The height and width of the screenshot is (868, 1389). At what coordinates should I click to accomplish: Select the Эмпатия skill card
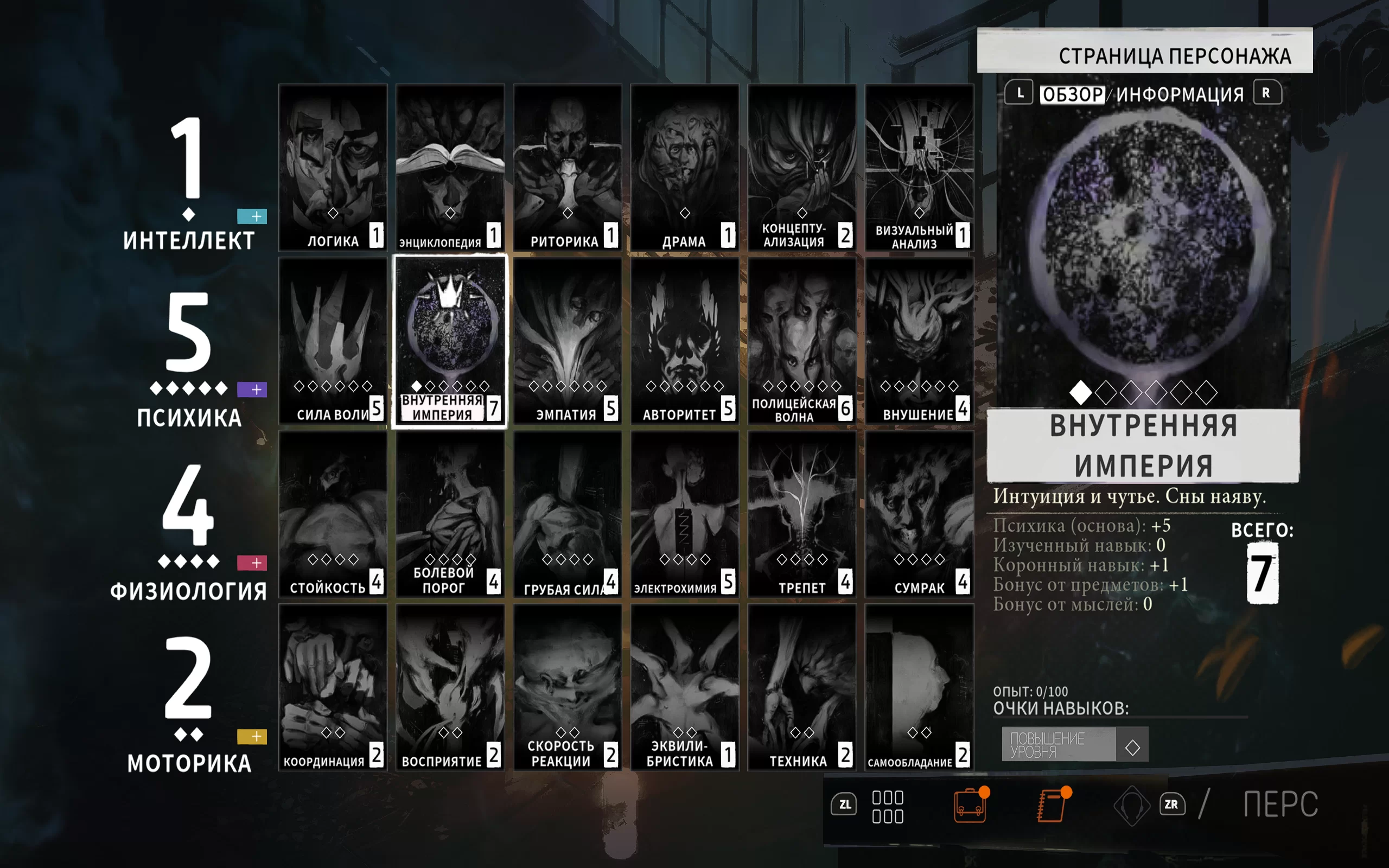567,341
